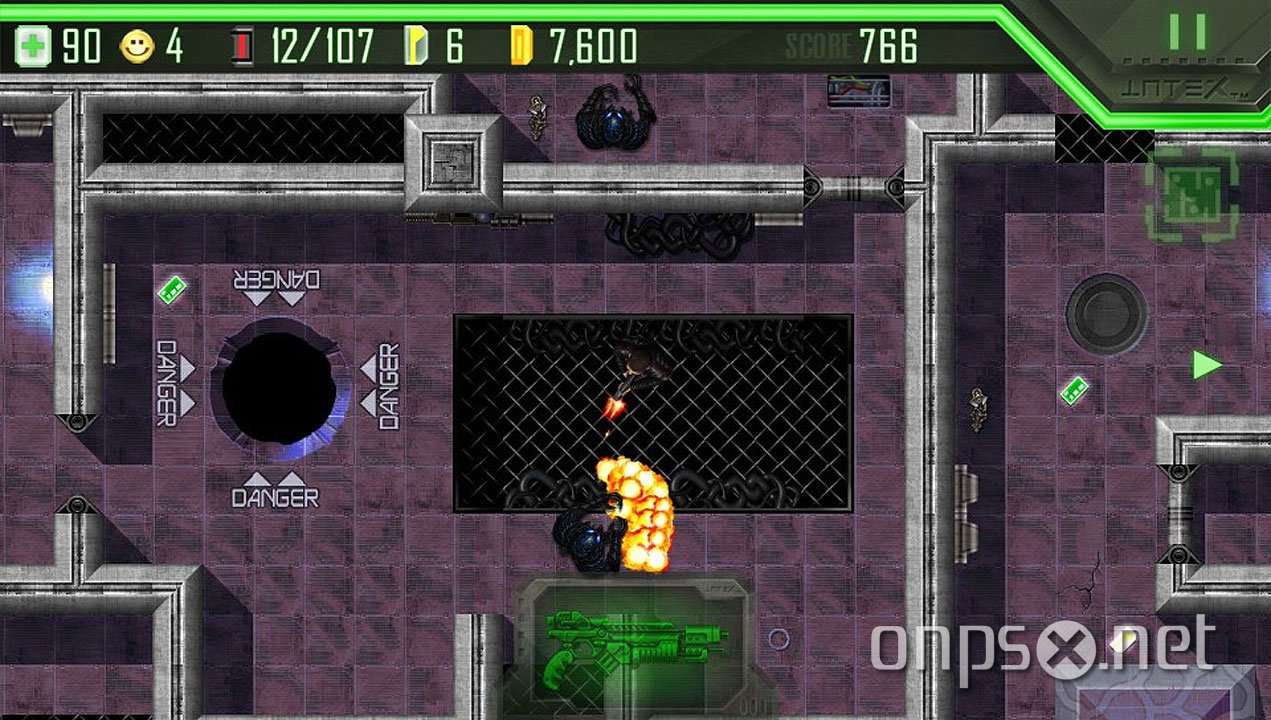The width and height of the screenshot is (1271, 720).
Task: Pause the game with the pause button
Action: pyautogui.click(x=1187, y=34)
